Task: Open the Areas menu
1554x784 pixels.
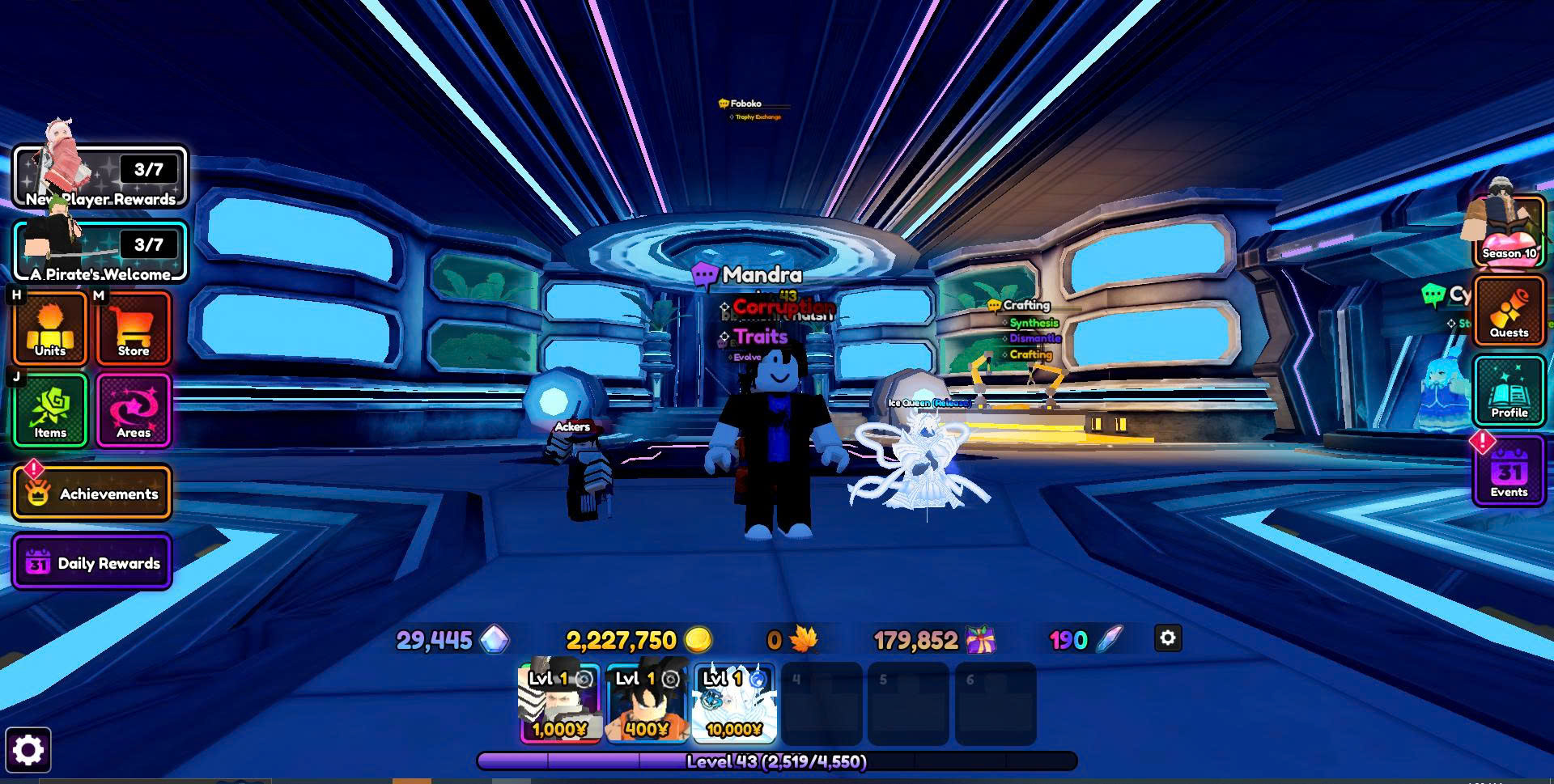Action: (x=134, y=410)
